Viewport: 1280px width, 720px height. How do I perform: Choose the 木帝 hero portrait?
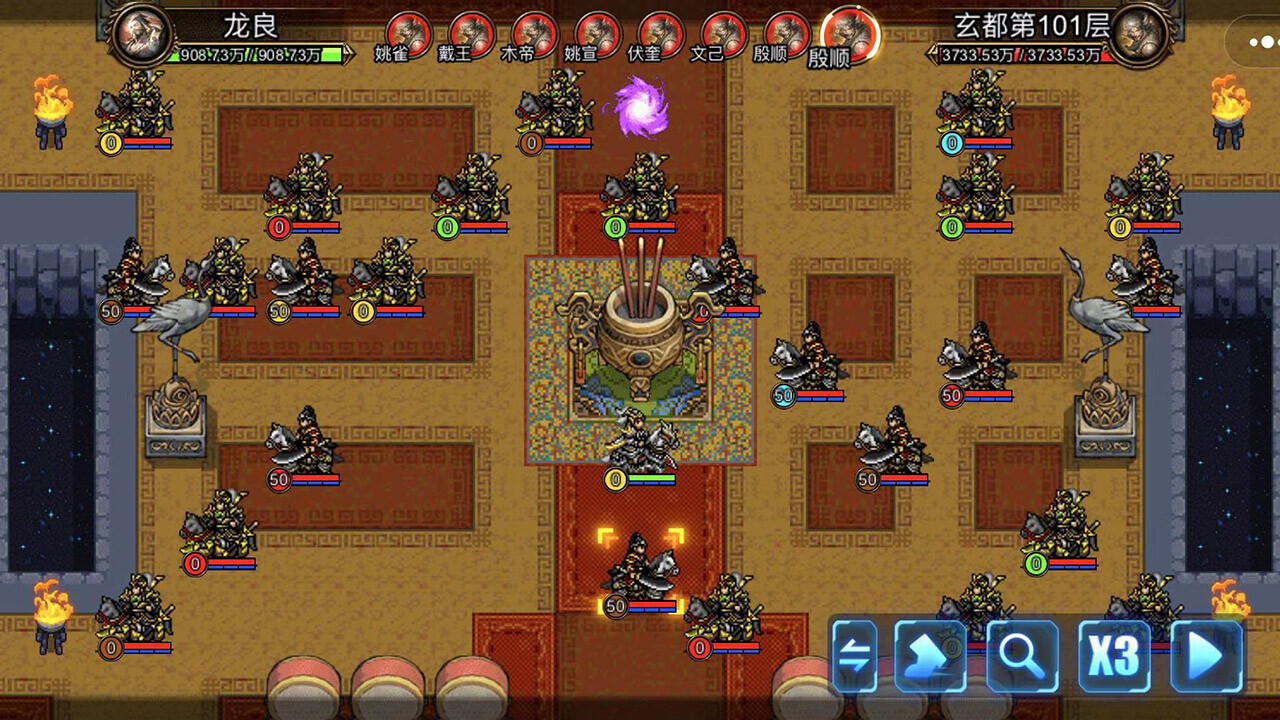pyautogui.click(x=534, y=34)
